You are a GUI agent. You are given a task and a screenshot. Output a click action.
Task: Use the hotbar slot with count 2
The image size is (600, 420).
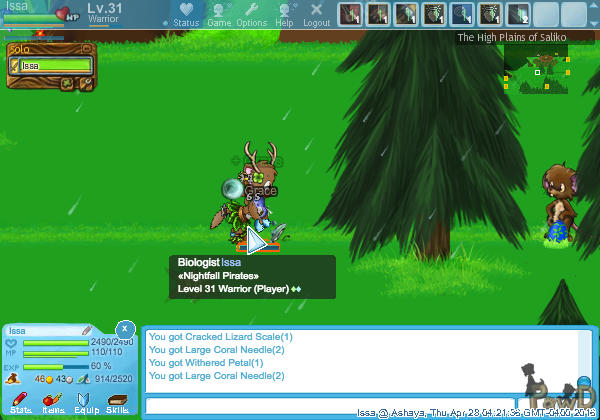[x=517, y=14]
